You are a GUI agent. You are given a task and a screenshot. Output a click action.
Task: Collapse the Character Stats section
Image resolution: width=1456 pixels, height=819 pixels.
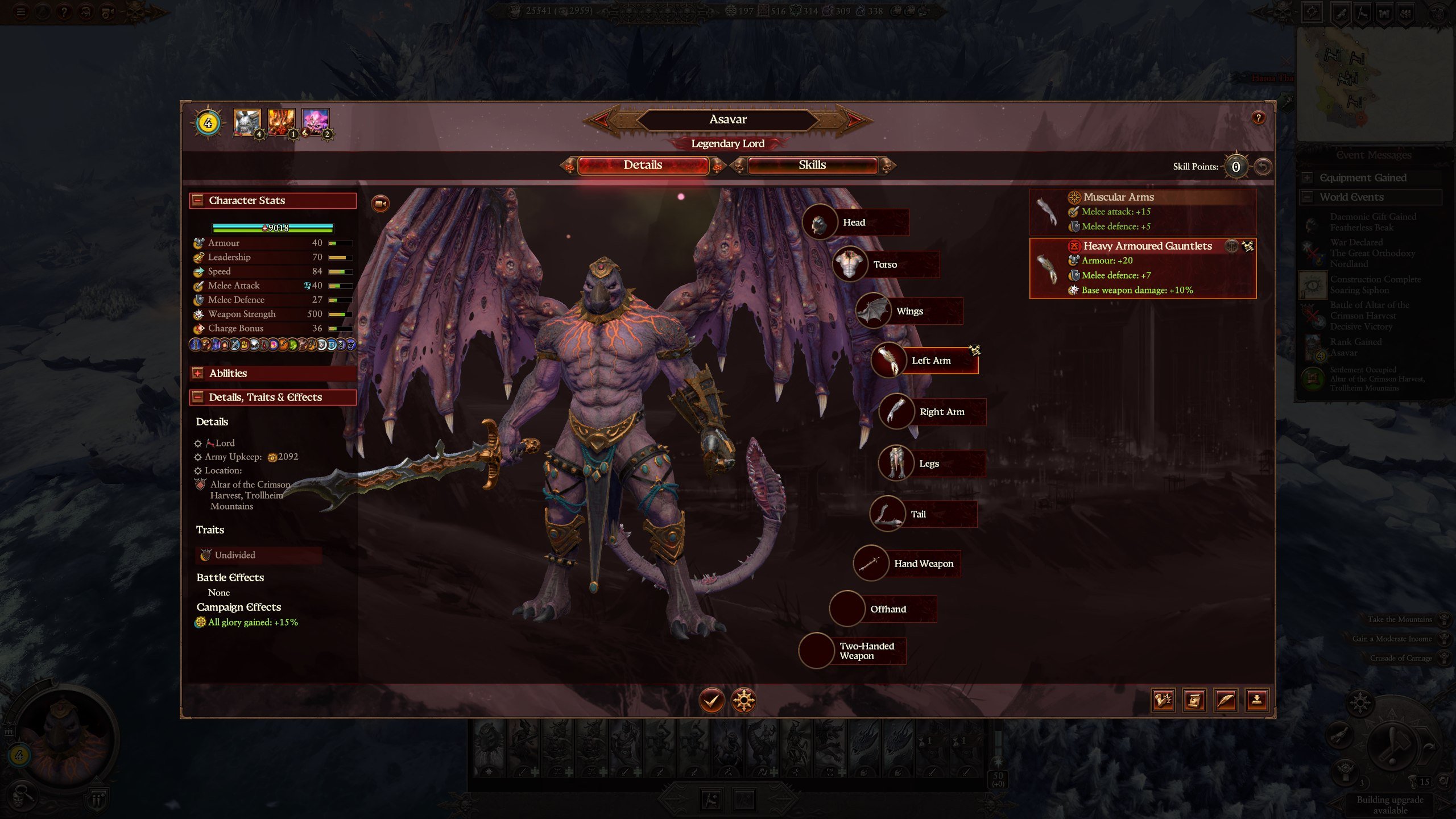pyautogui.click(x=197, y=200)
